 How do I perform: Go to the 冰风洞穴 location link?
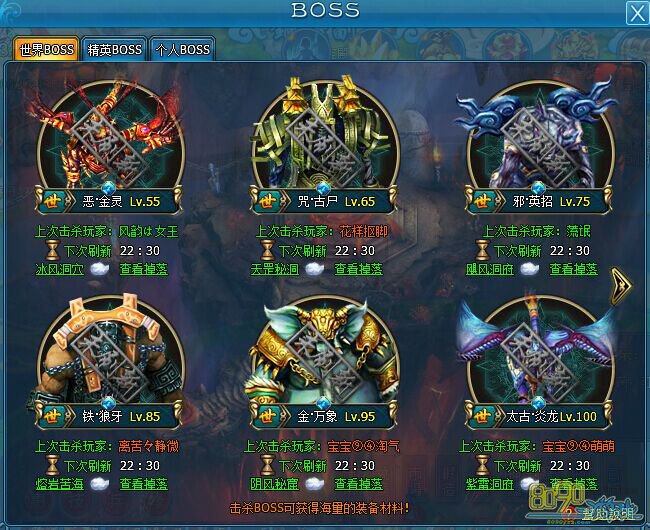(x=60, y=269)
